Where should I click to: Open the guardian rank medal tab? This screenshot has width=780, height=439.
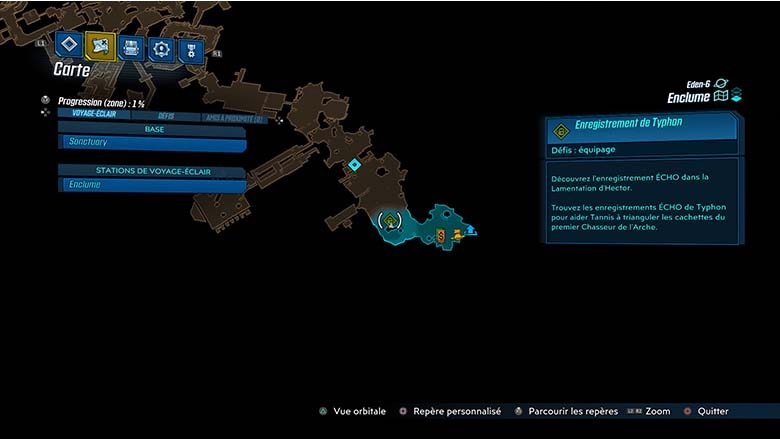tap(191, 50)
